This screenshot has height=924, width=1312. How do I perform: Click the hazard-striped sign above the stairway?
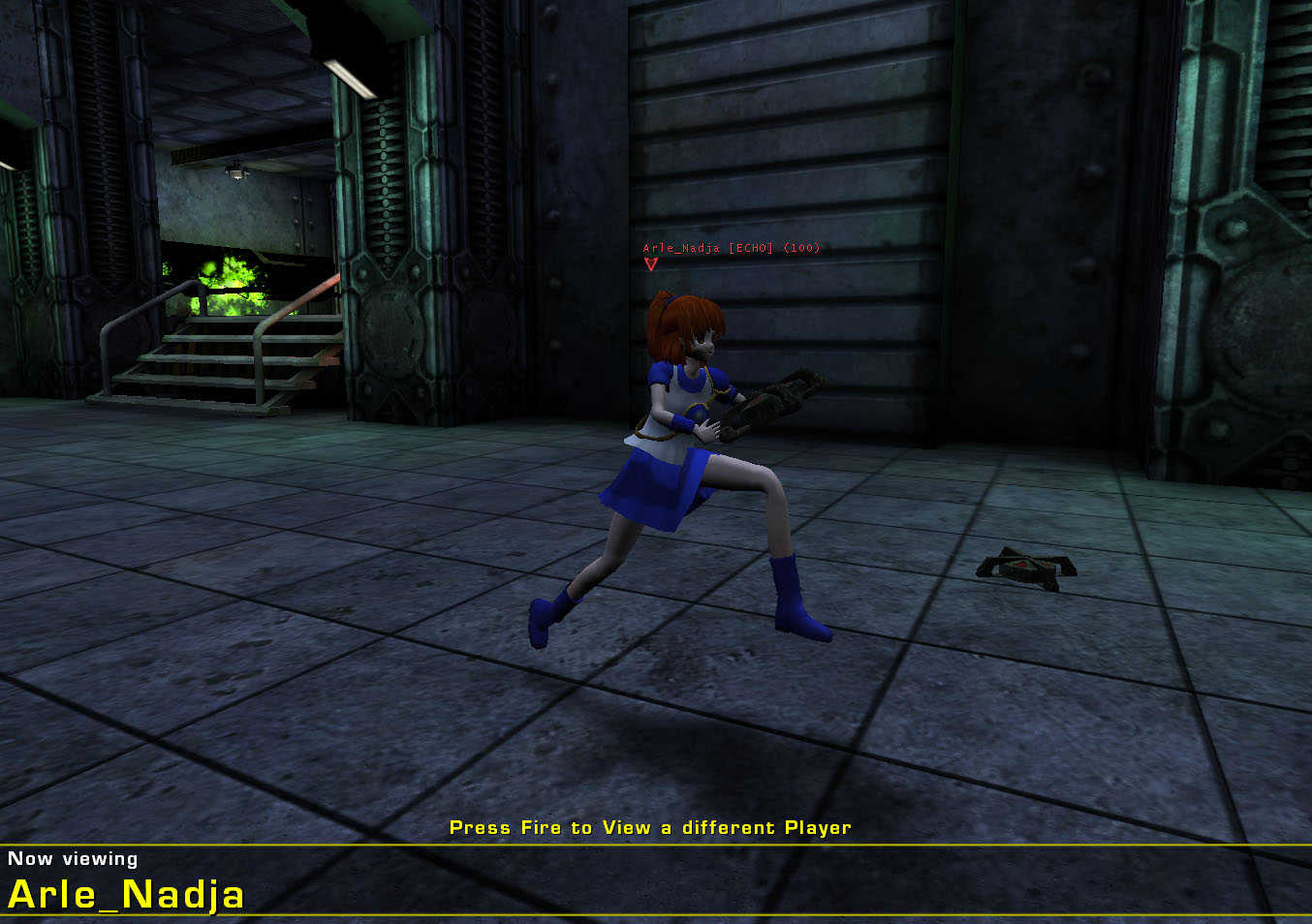pos(184,155)
